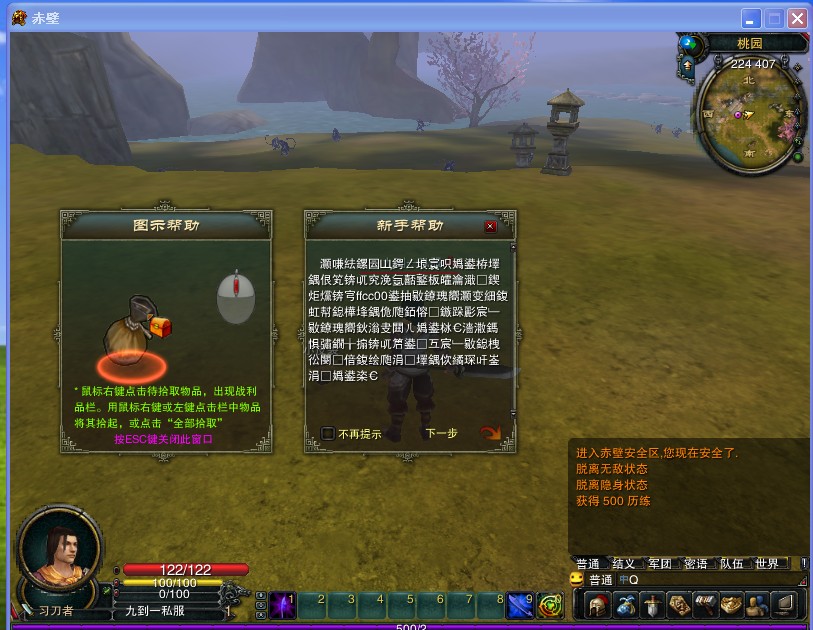Switch to the 世界 chat tab
Screen dimensions: 813x630
pyautogui.click(x=767, y=564)
